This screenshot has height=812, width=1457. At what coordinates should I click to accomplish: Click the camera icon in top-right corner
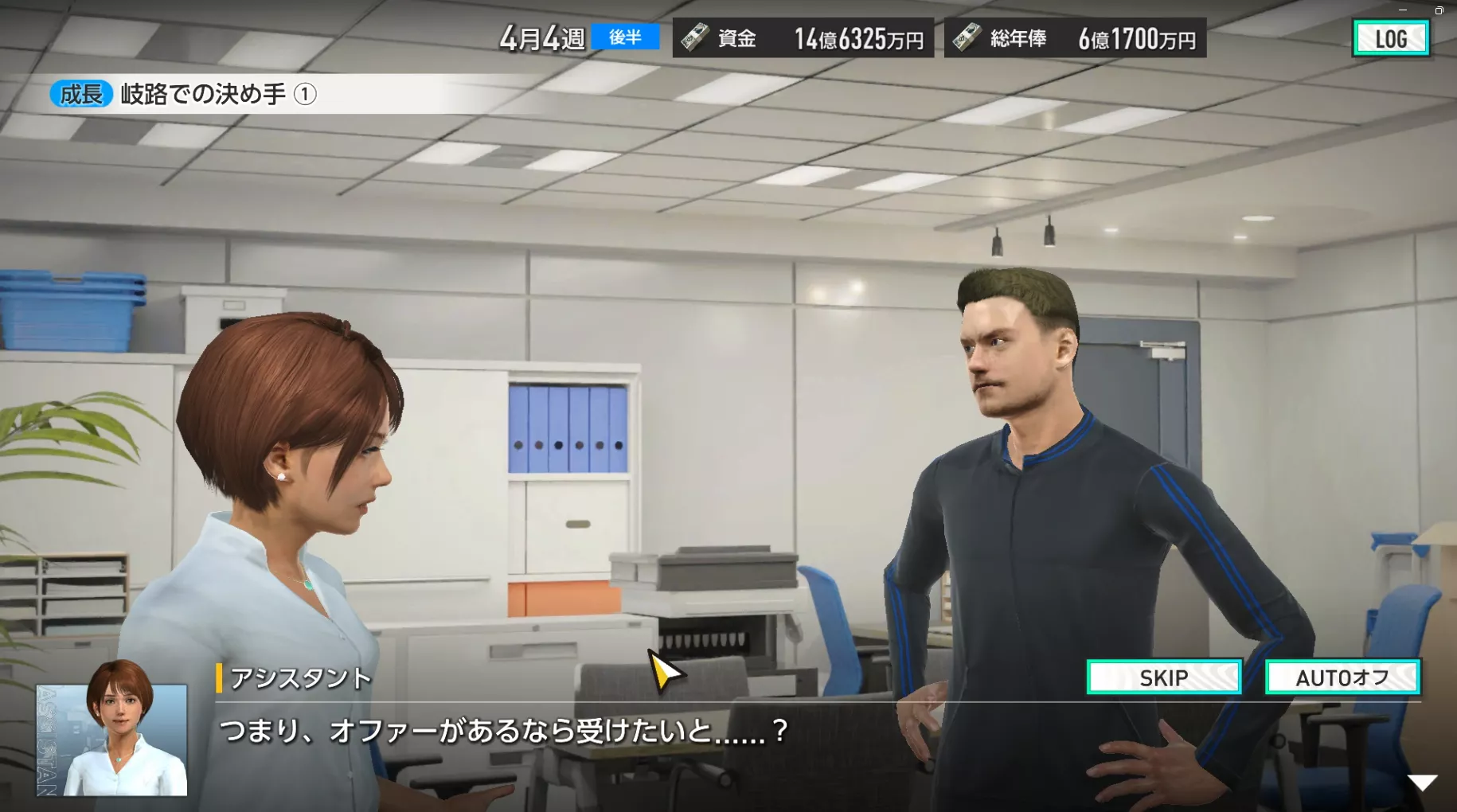pos(1441,11)
